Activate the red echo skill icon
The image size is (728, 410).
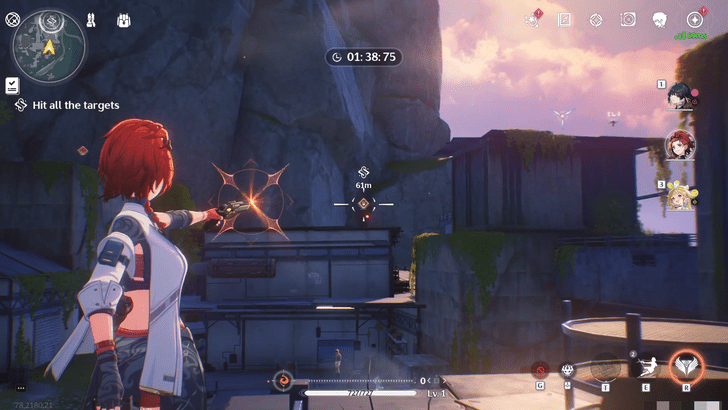pos(541,369)
